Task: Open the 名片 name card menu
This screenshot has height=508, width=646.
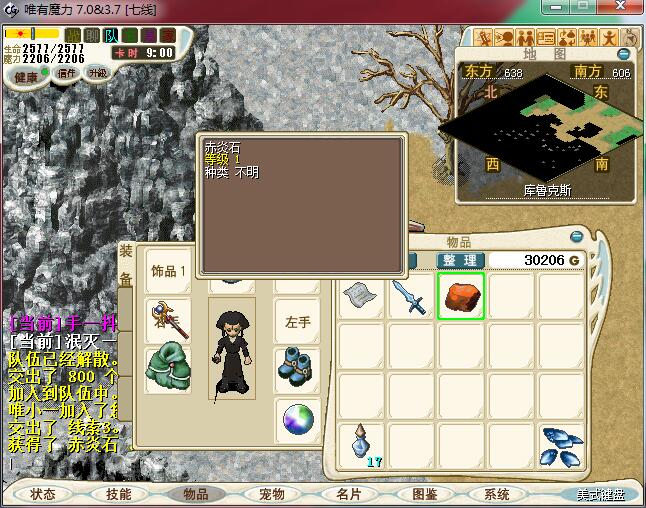Action: coord(347,494)
